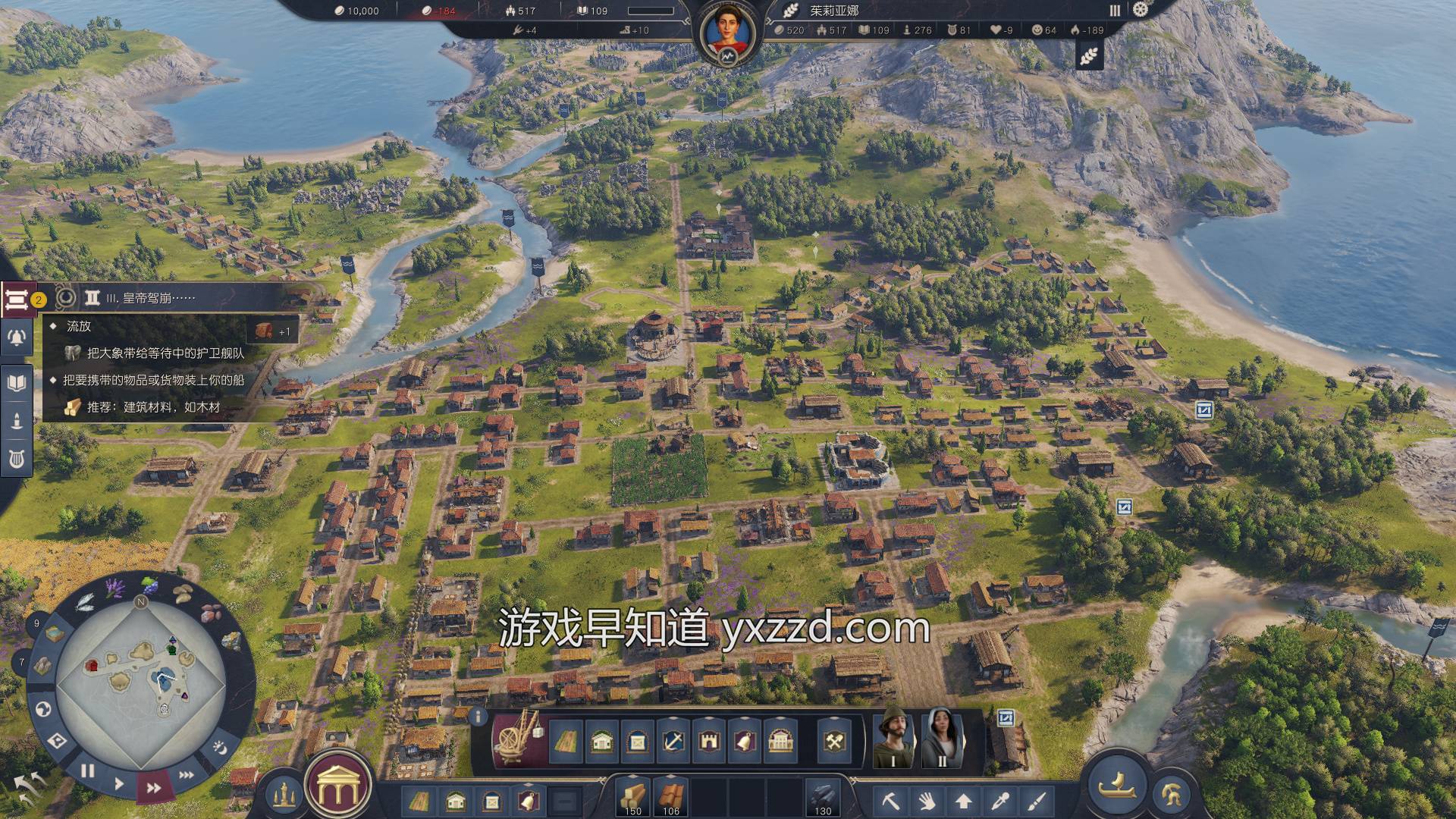Select the road building tool
This screenshot has height=819, width=1456.
pyautogui.click(x=565, y=741)
